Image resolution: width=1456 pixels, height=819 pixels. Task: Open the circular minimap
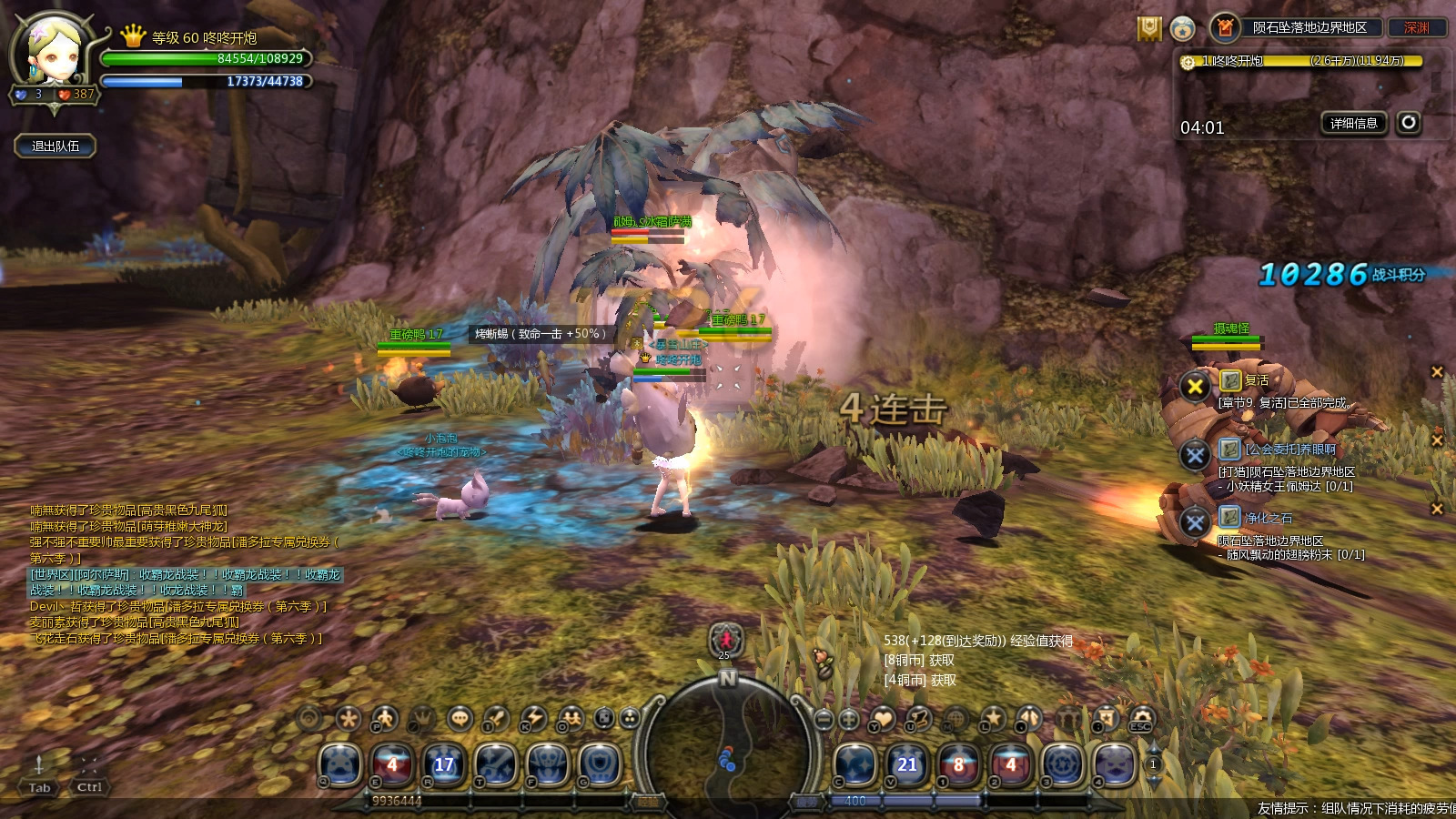[x=727, y=743]
